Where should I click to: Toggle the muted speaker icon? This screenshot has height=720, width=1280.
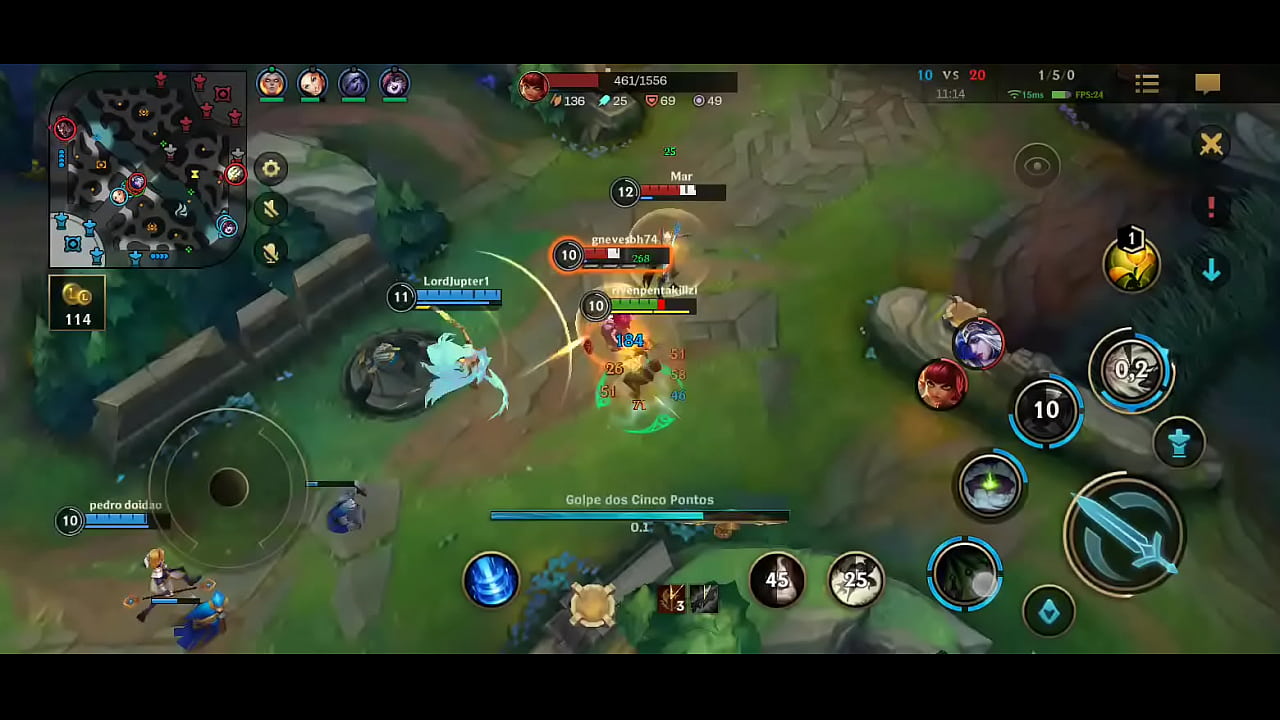pyautogui.click(x=270, y=209)
